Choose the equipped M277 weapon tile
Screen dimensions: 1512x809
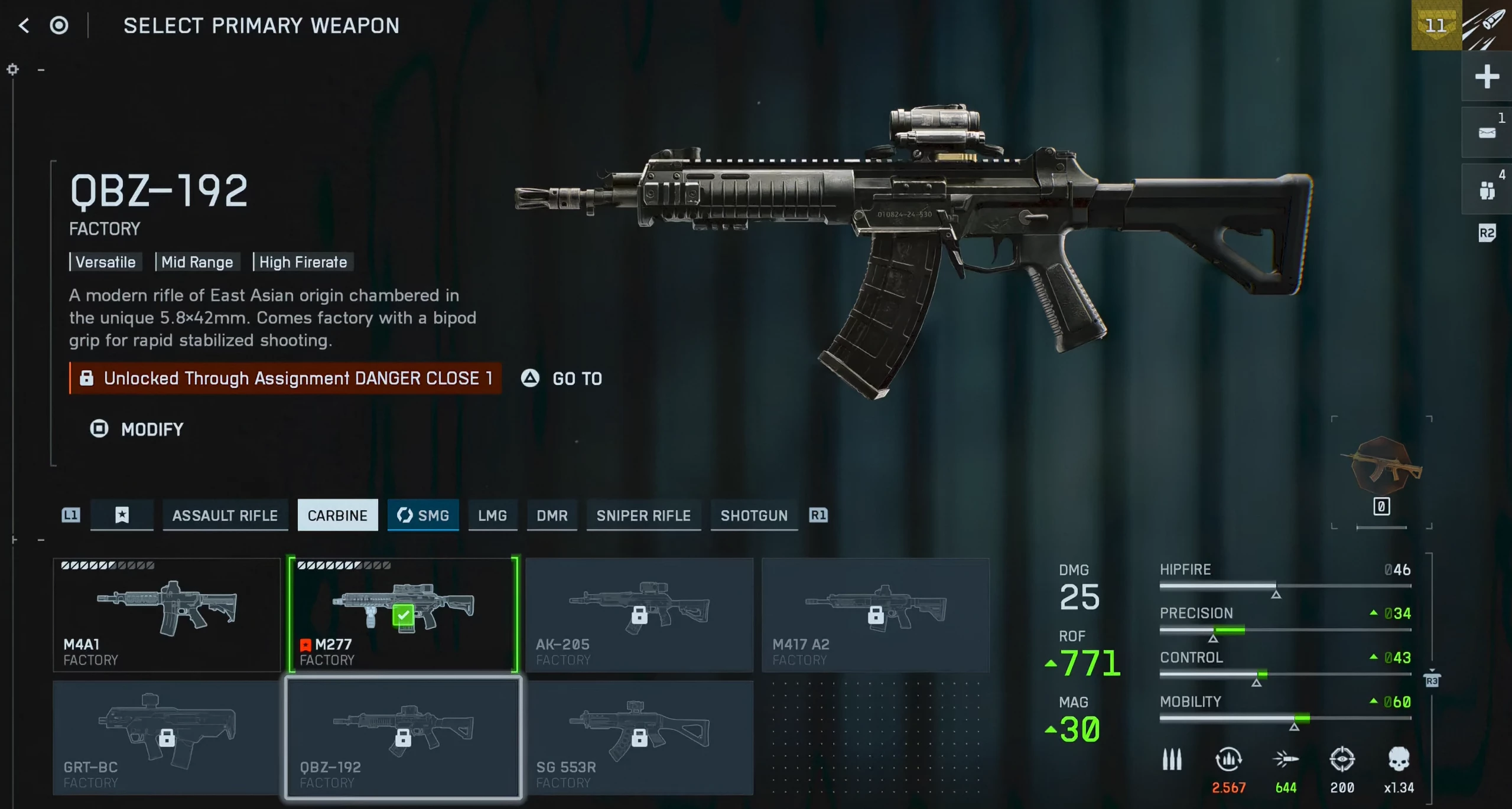coord(403,615)
